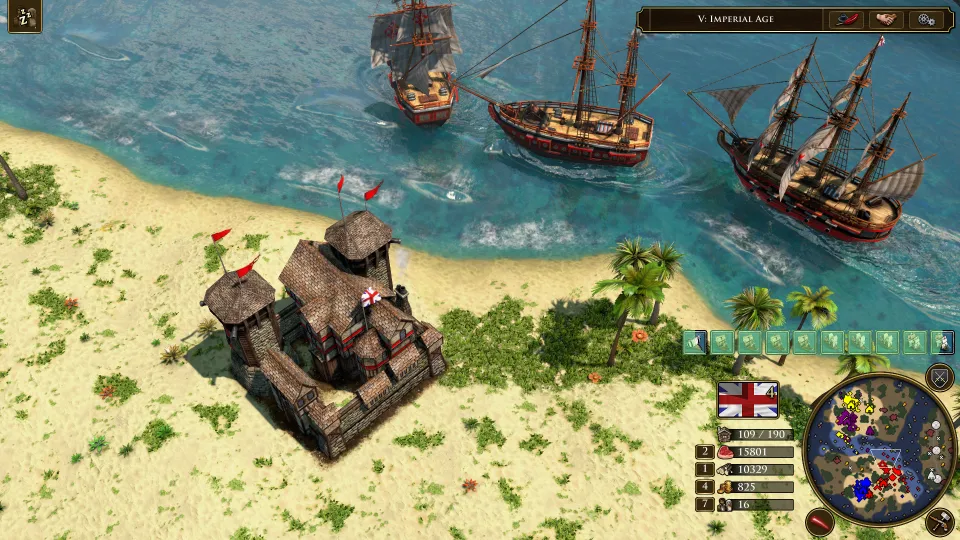
Task: Click the British flag home city button
Action: (747, 400)
